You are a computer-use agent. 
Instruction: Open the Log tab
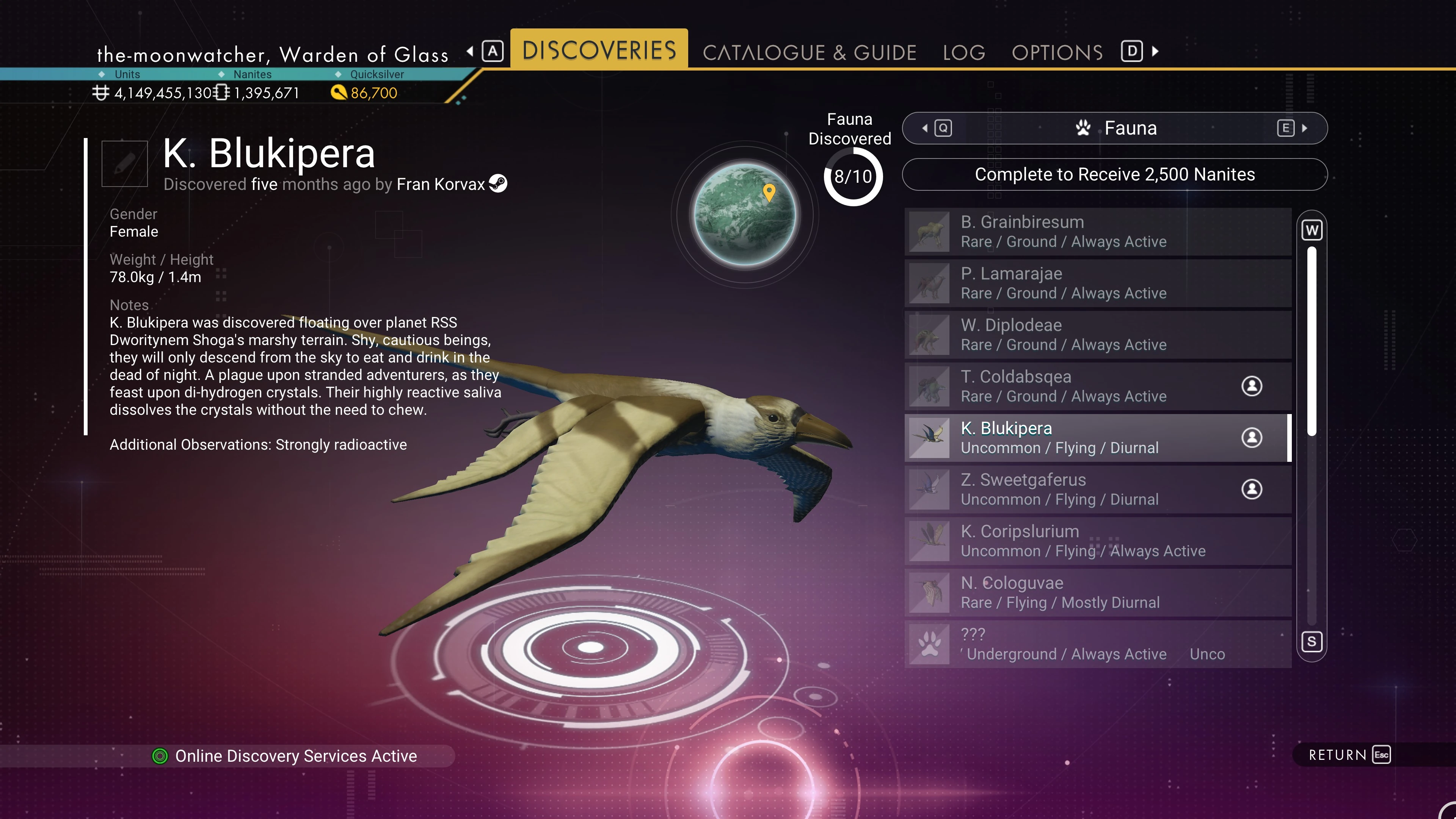(x=964, y=53)
